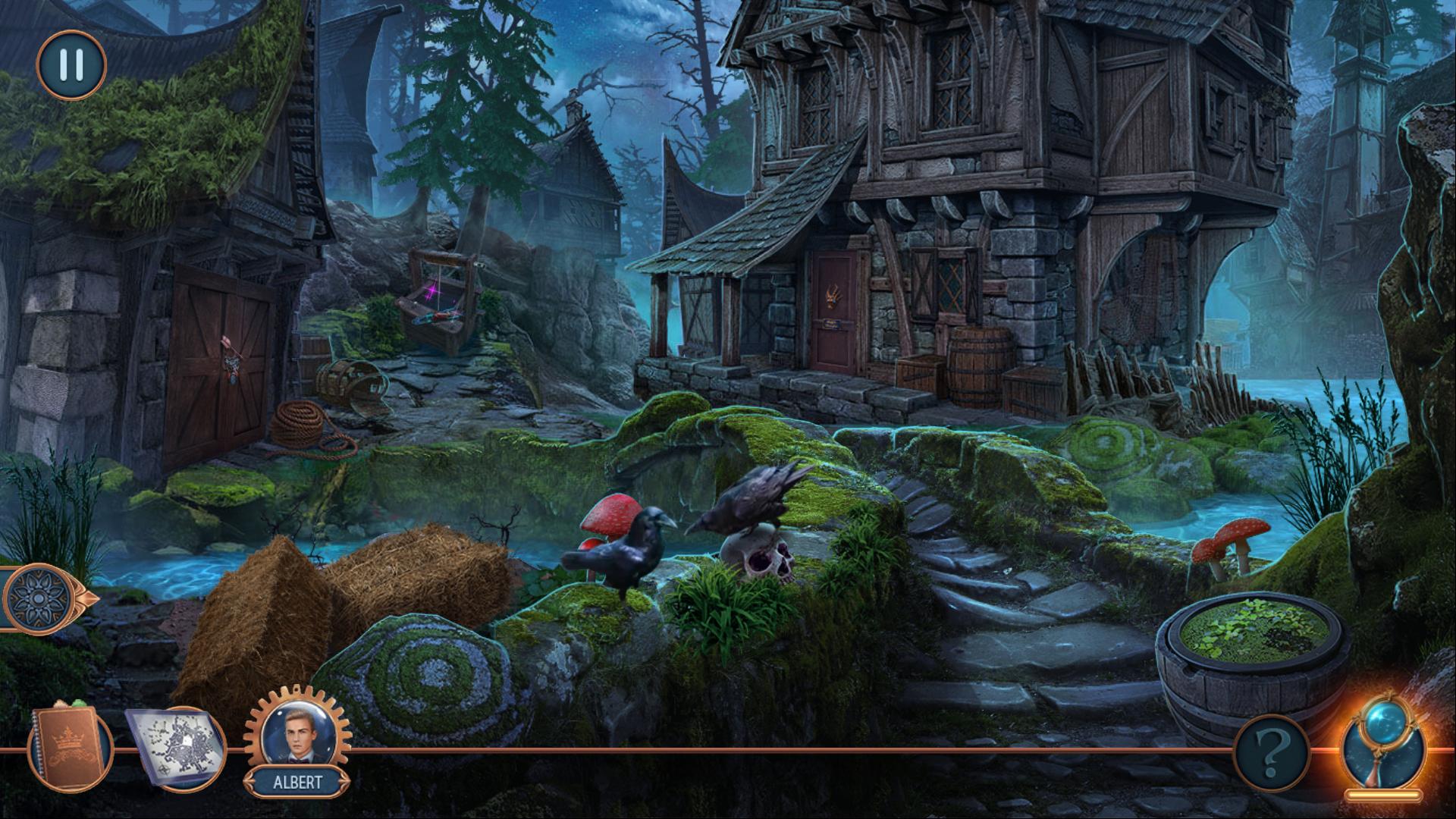
Task: Pause the game with the pause button
Action: (x=71, y=65)
